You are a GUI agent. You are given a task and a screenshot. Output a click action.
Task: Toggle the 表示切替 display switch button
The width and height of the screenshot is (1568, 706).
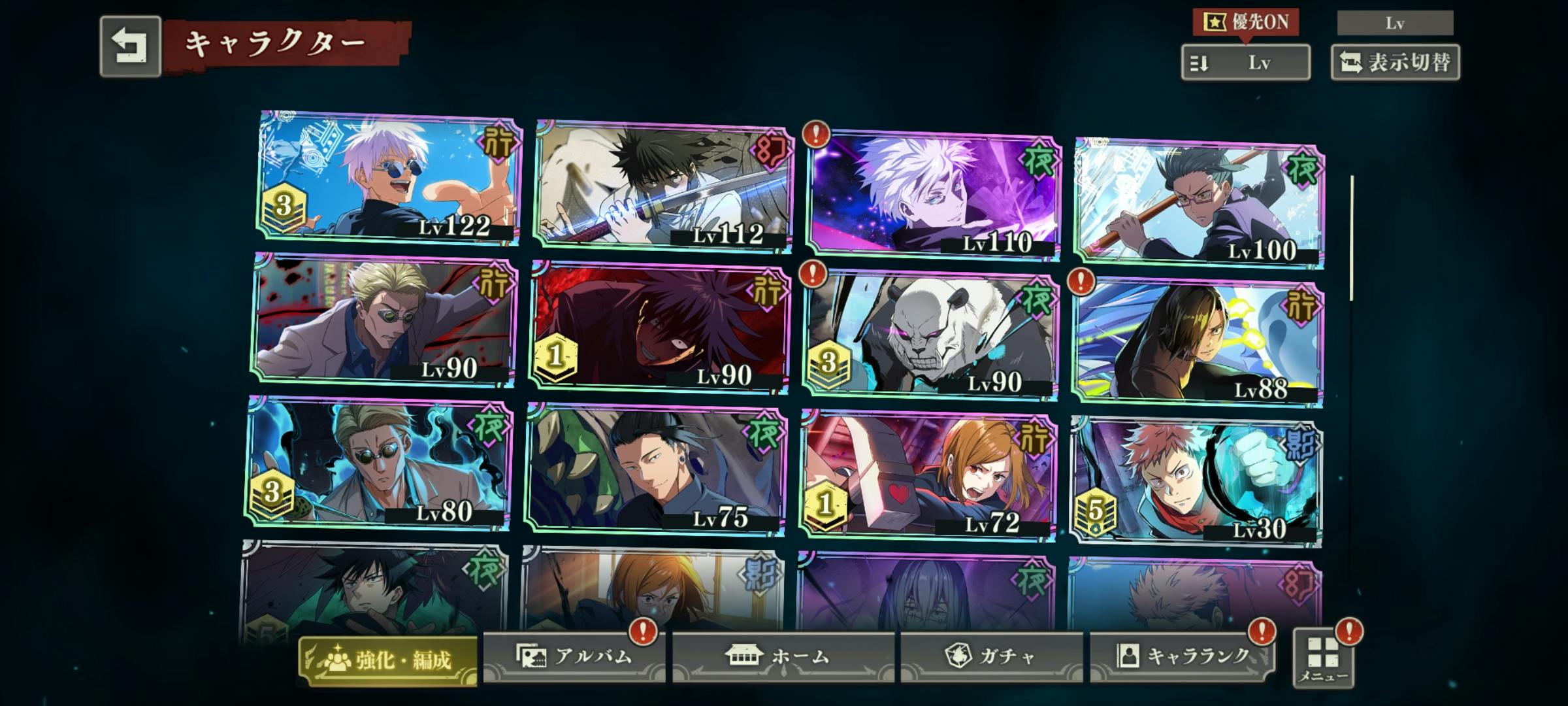click(1395, 63)
